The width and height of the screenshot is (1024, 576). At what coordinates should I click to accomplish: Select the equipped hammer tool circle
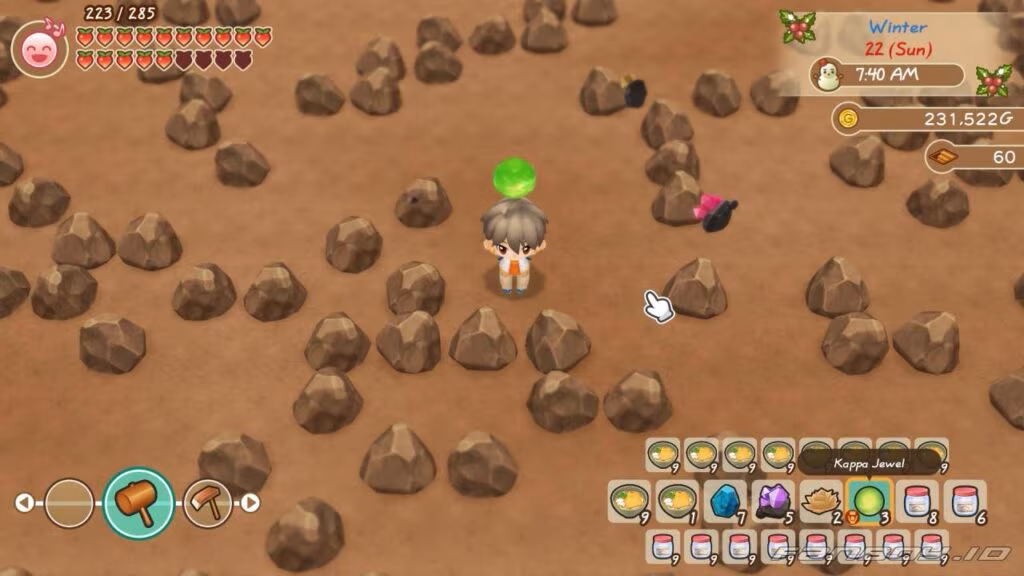click(139, 503)
